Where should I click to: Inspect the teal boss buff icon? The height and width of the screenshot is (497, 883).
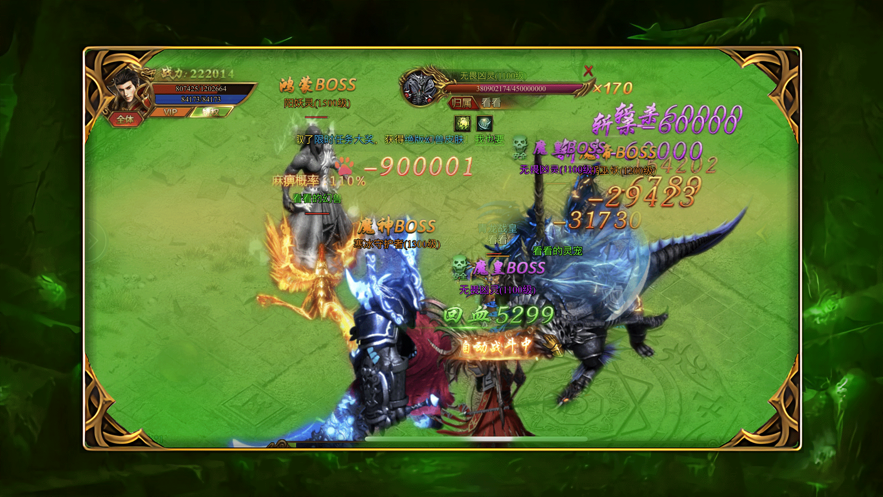point(485,123)
